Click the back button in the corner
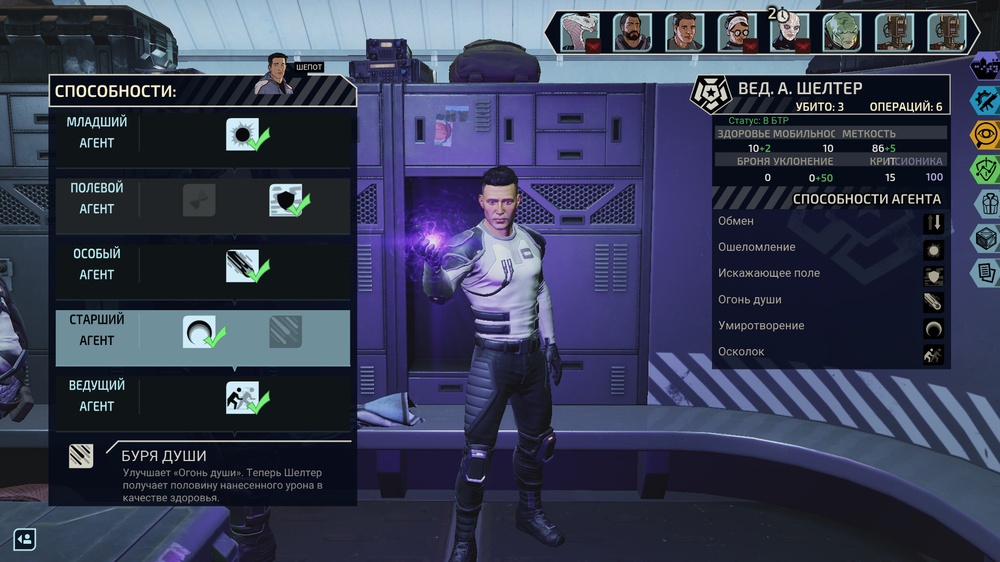 (25, 540)
